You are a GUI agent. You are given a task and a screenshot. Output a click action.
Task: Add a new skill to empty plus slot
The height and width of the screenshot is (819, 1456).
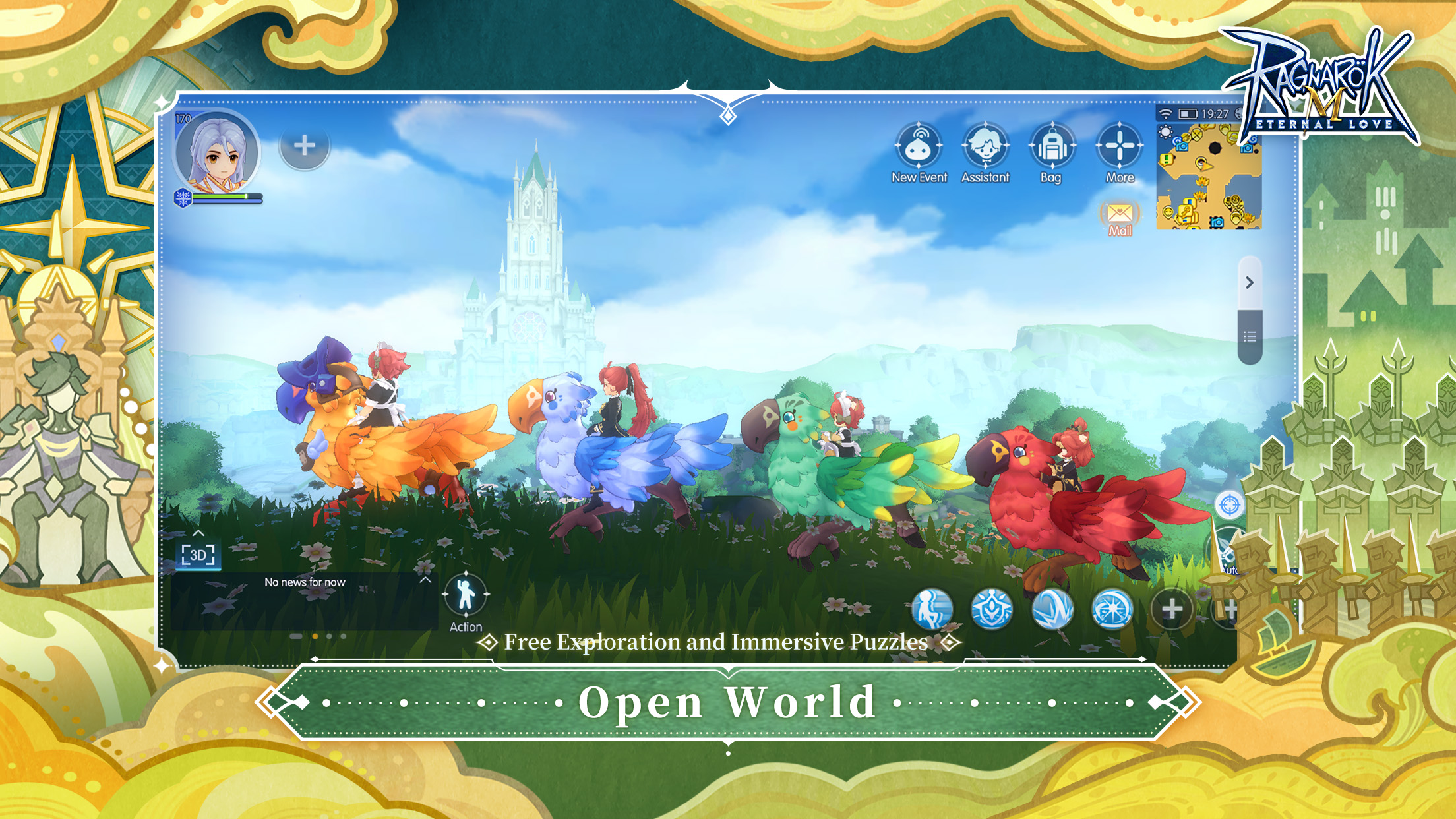click(x=1173, y=610)
